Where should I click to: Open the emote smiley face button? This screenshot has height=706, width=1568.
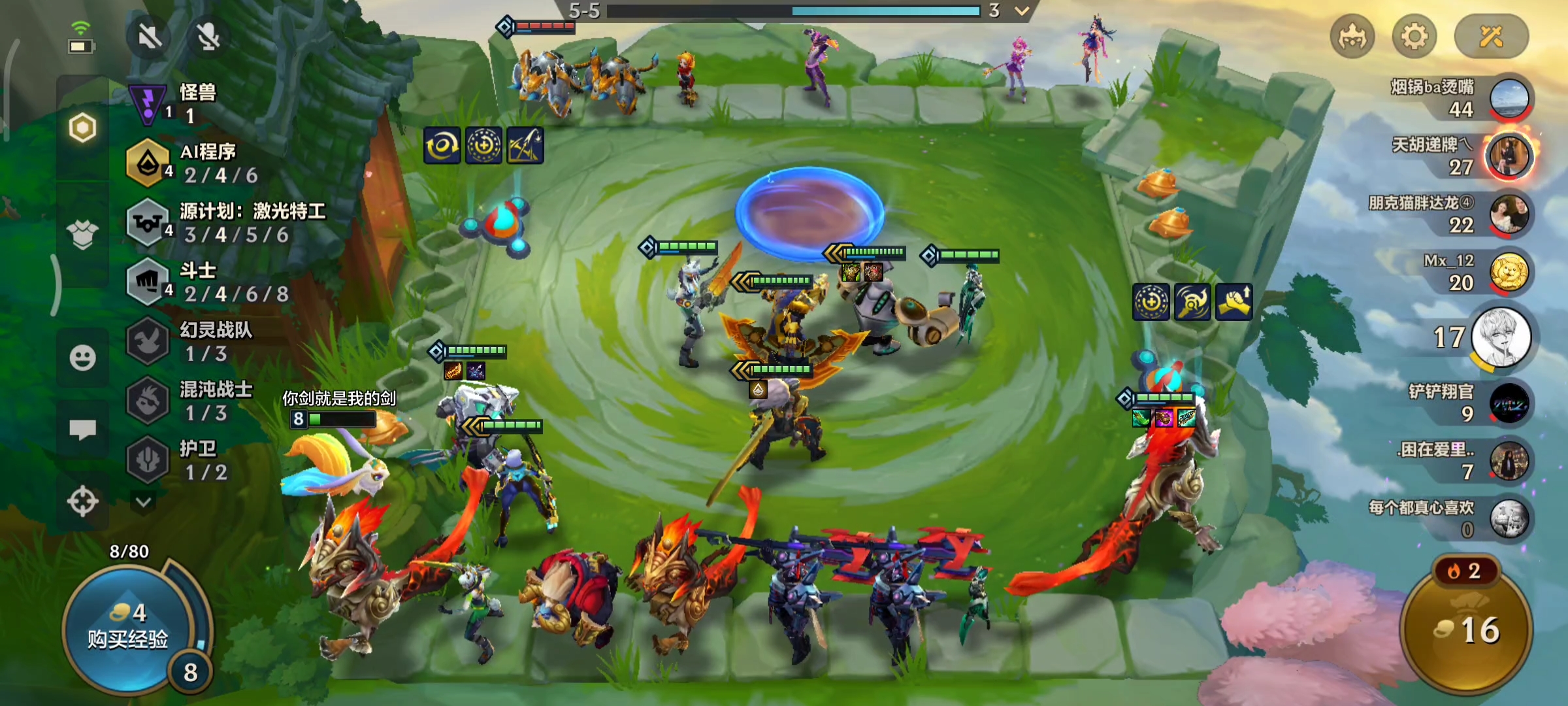coord(83,358)
